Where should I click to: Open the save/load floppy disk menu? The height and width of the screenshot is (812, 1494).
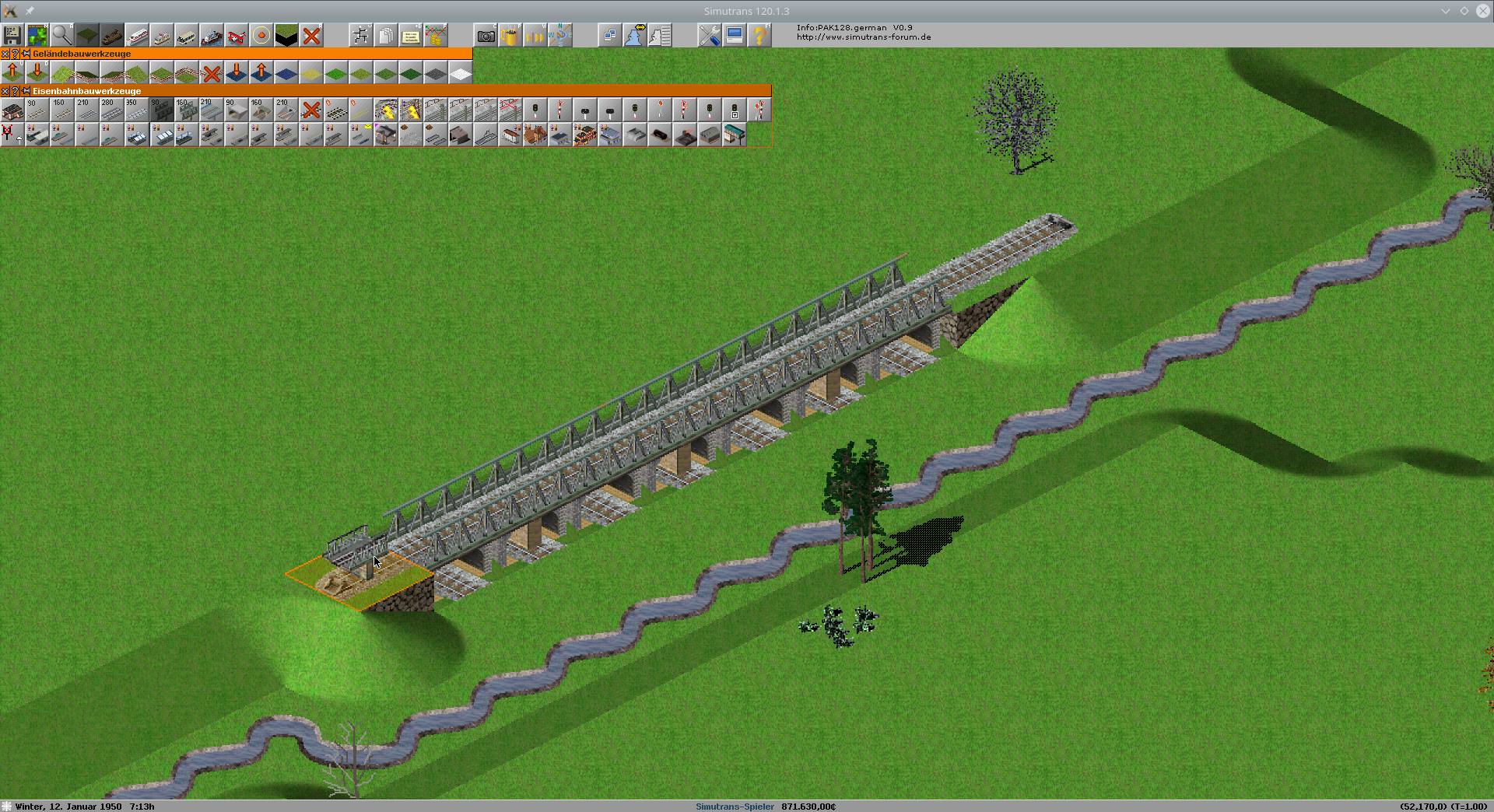coord(12,36)
